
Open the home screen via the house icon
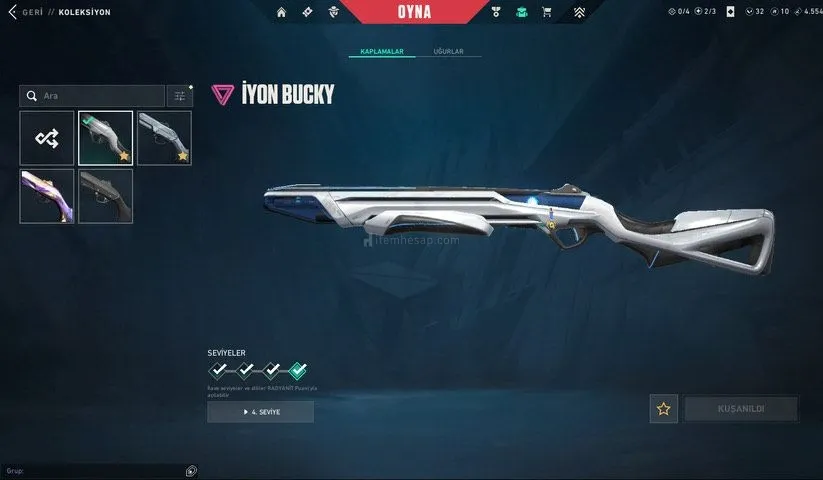(x=281, y=12)
